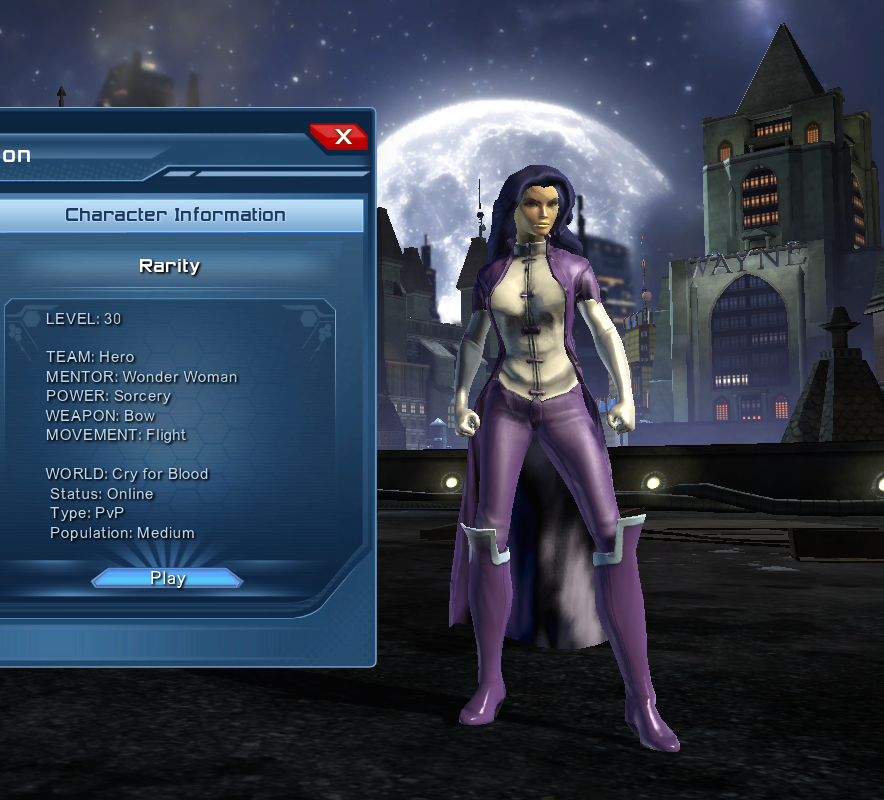Close the character panel with red X
Viewport: 884px width, 800px height.
(x=342, y=137)
